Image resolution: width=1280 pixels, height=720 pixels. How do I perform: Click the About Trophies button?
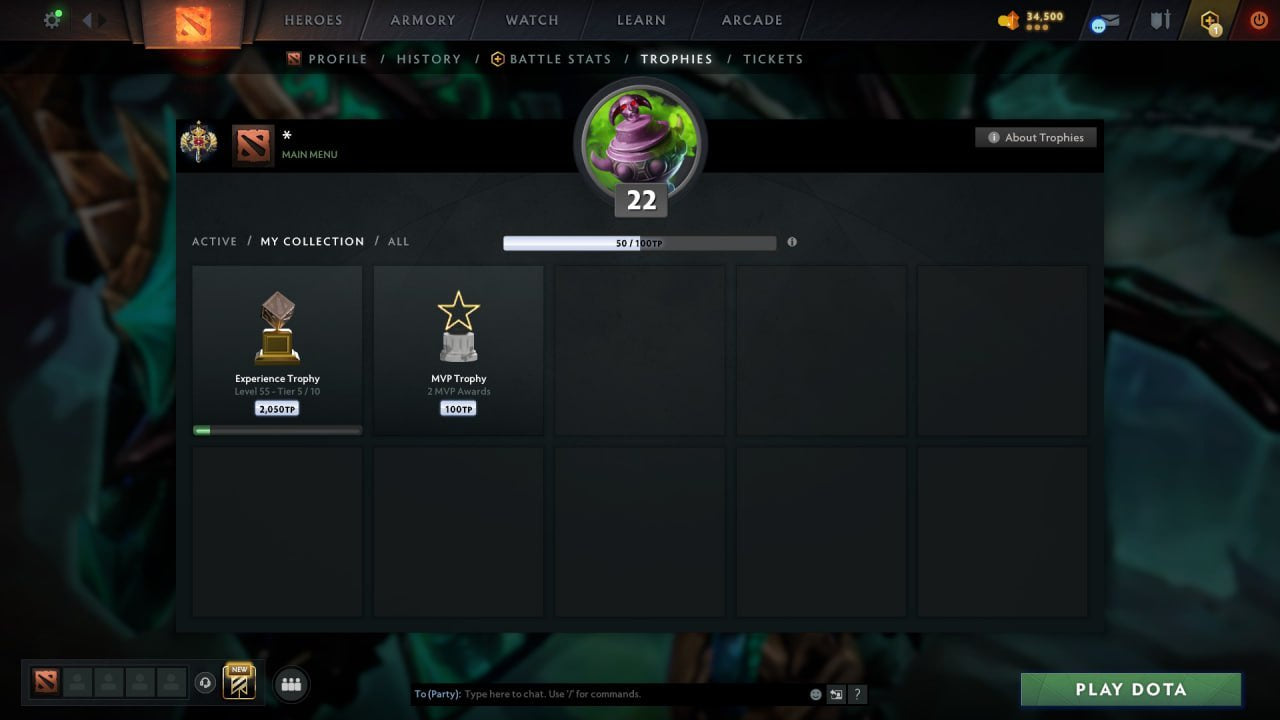click(1036, 137)
